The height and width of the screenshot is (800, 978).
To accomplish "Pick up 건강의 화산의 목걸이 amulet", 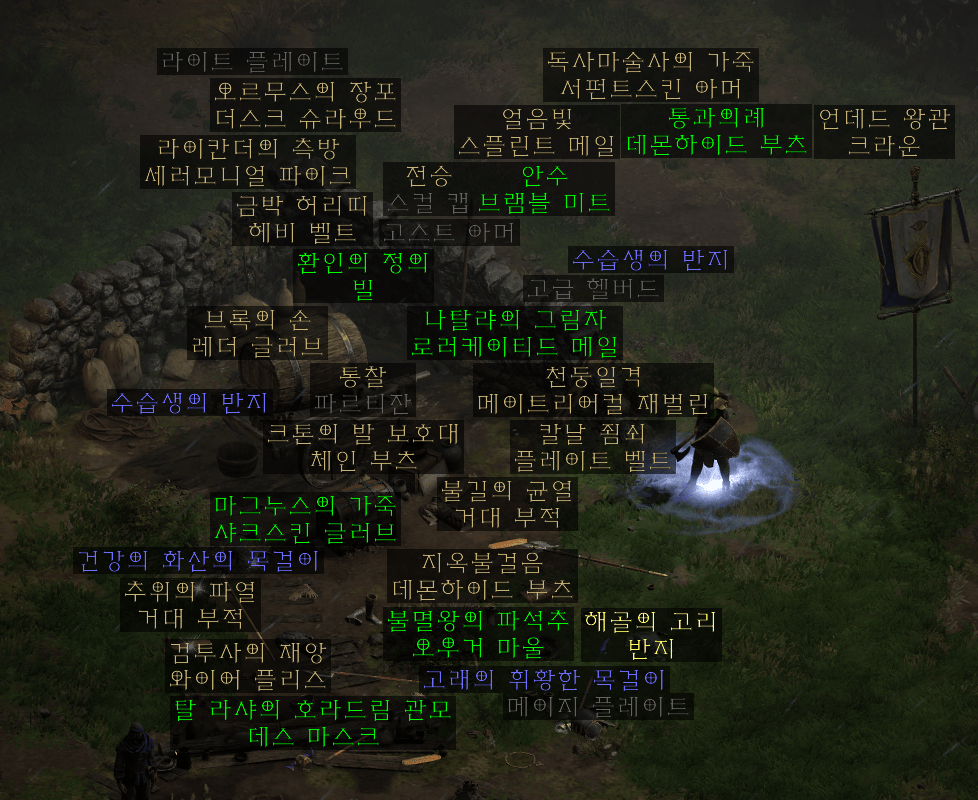I will tap(199, 560).
